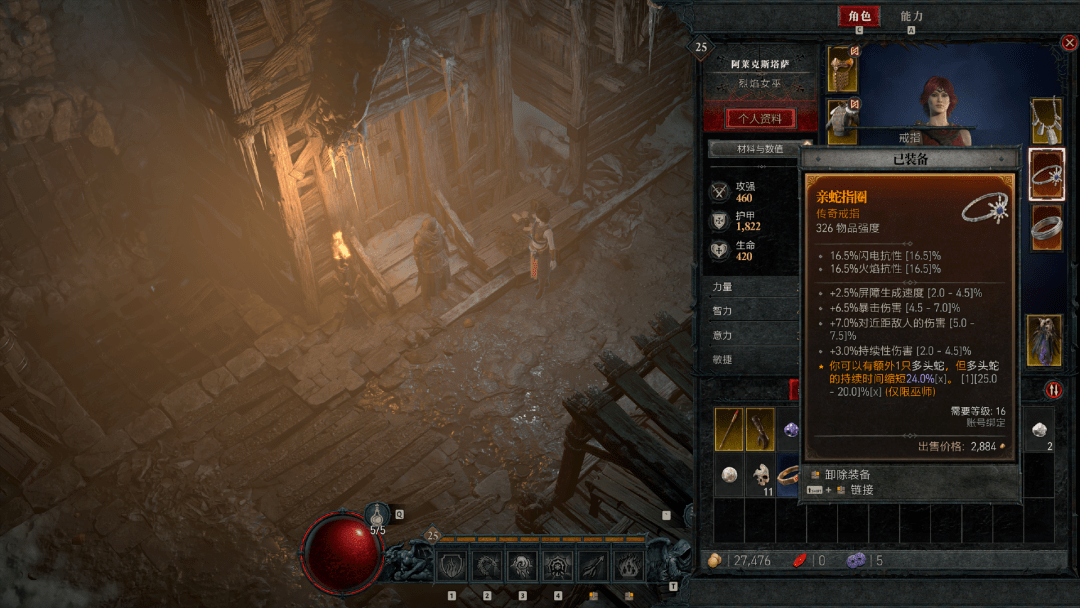
Task: Expand the 材料与数值 section
Action: coord(755,149)
